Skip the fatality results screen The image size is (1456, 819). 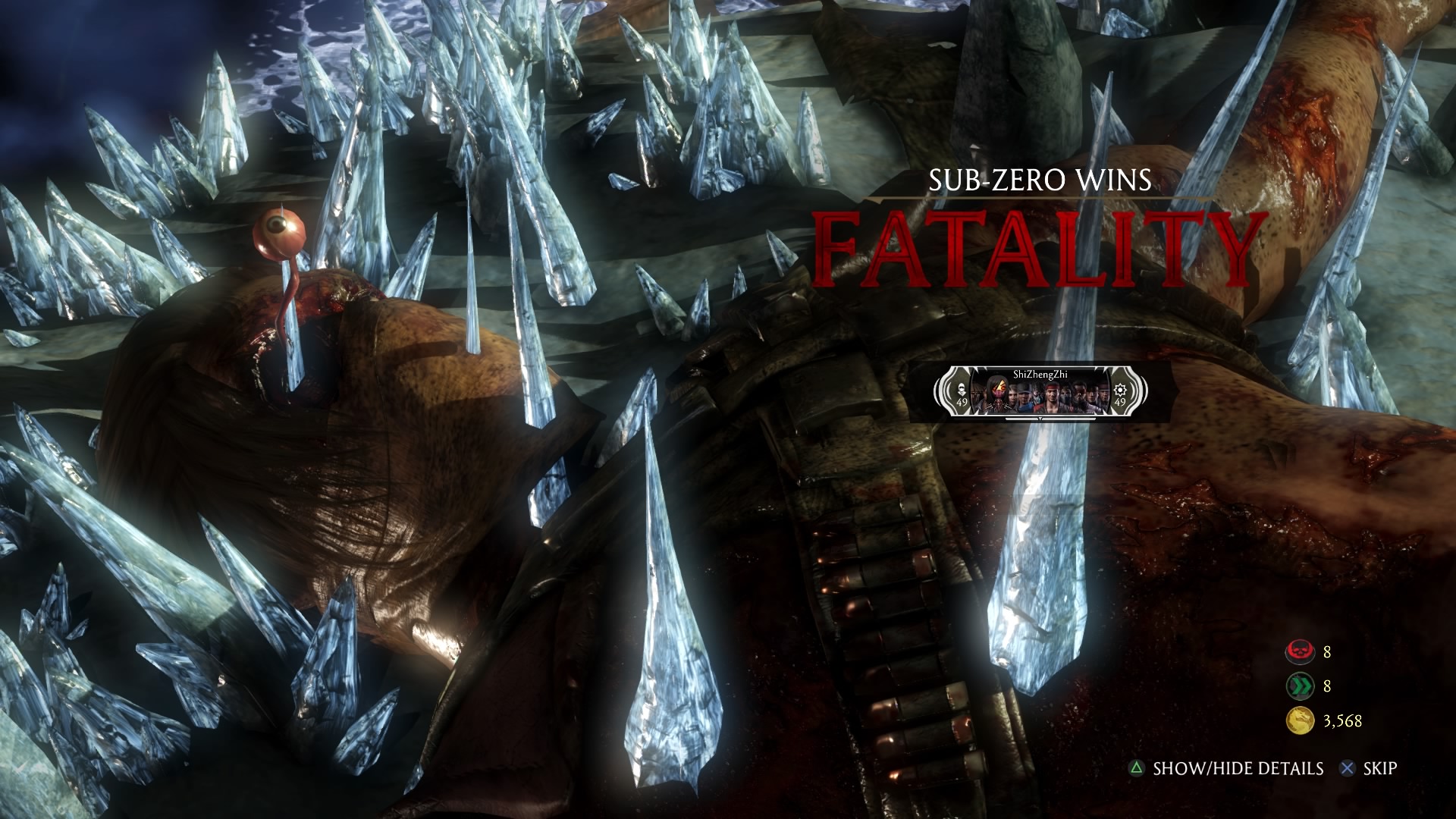click(1370, 768)
